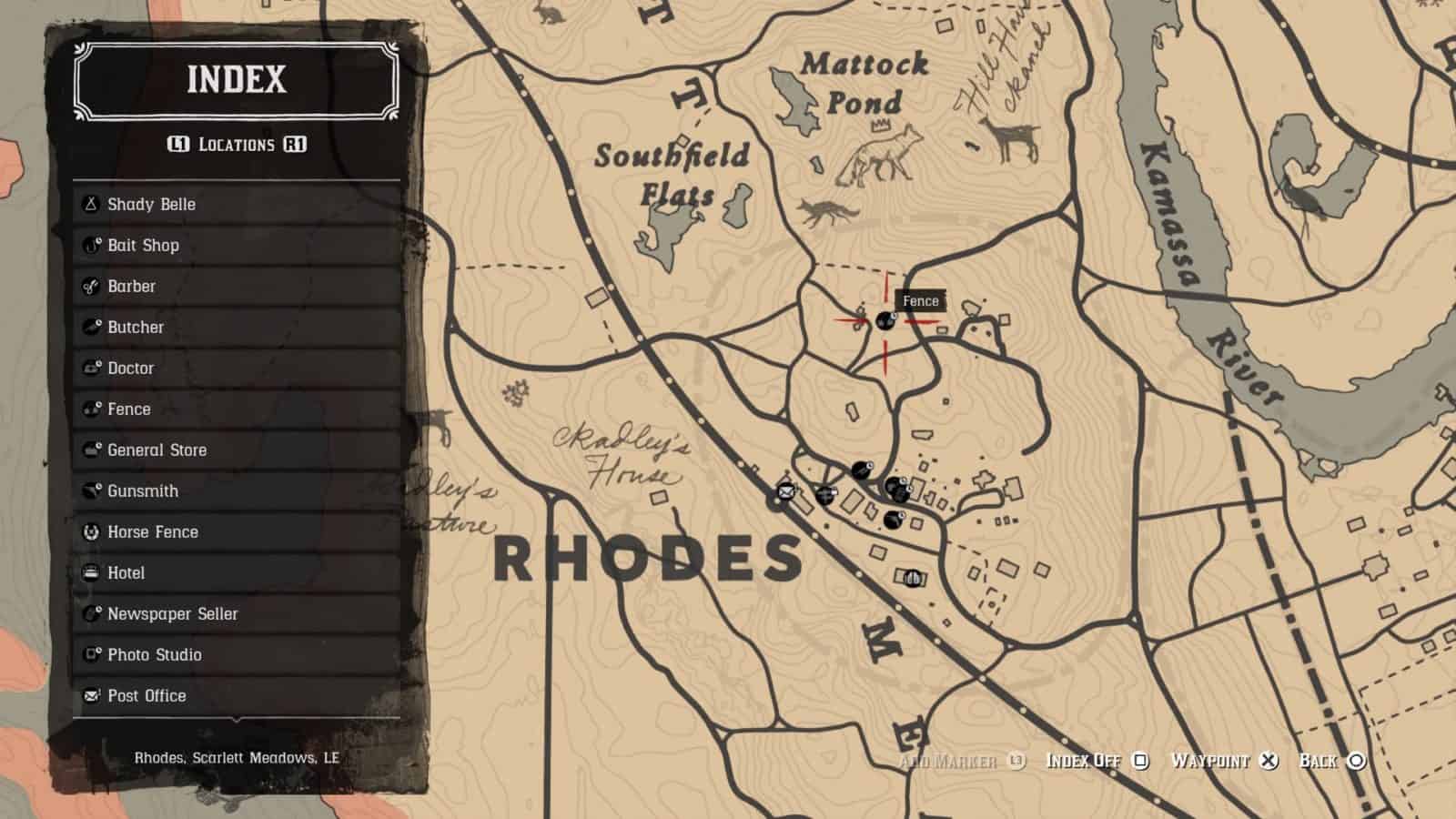Click the Rhodes, Scarlett Meadows, LE label
Screen dimensions: 1456x819
[x=237, y=754]
